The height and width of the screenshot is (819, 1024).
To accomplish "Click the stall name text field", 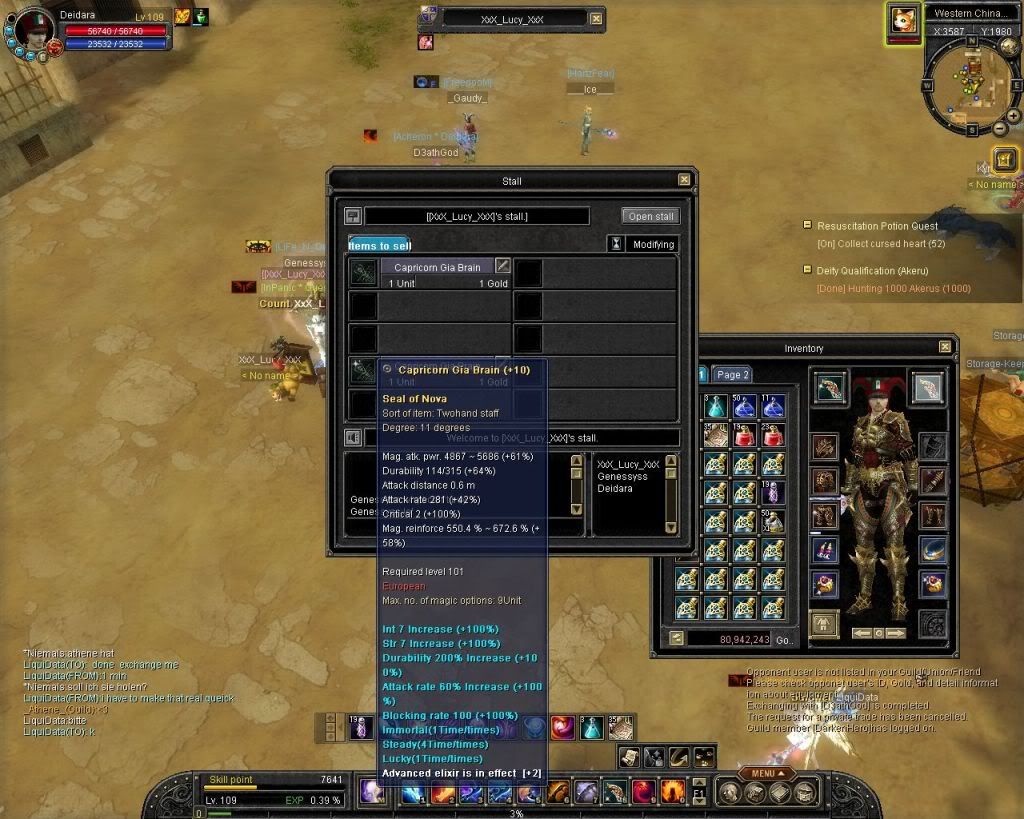I will point(477,216).
